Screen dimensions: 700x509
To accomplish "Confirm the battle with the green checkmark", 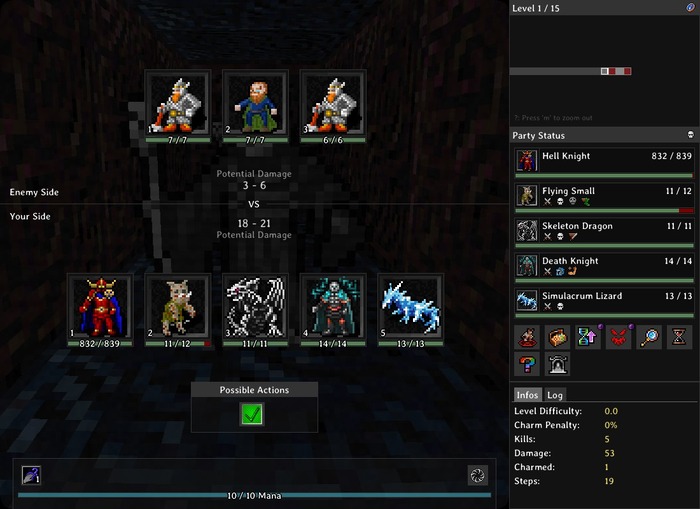I will click(252, 414).
